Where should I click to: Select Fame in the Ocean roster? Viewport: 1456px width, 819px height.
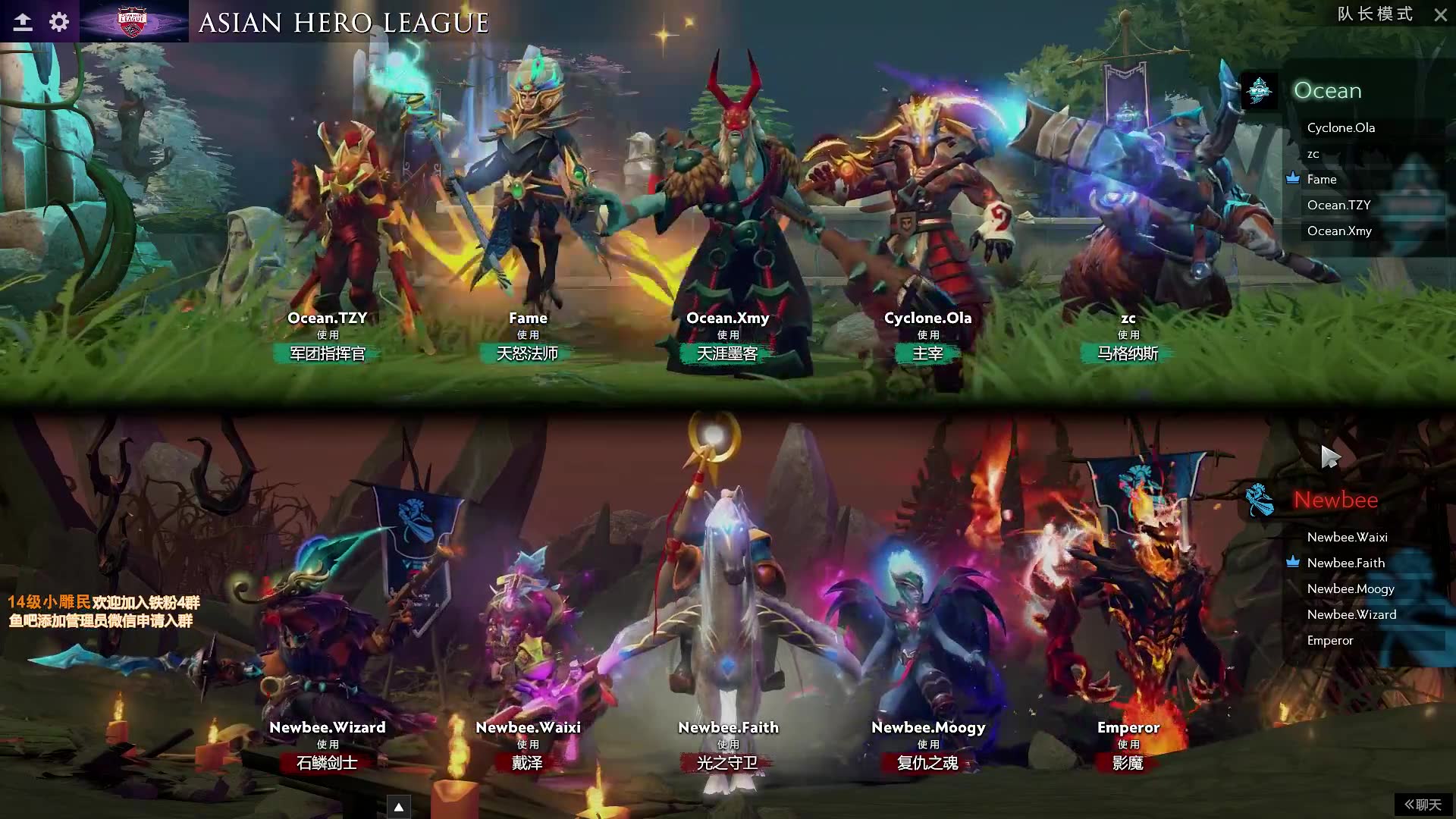coord(1321,180)
